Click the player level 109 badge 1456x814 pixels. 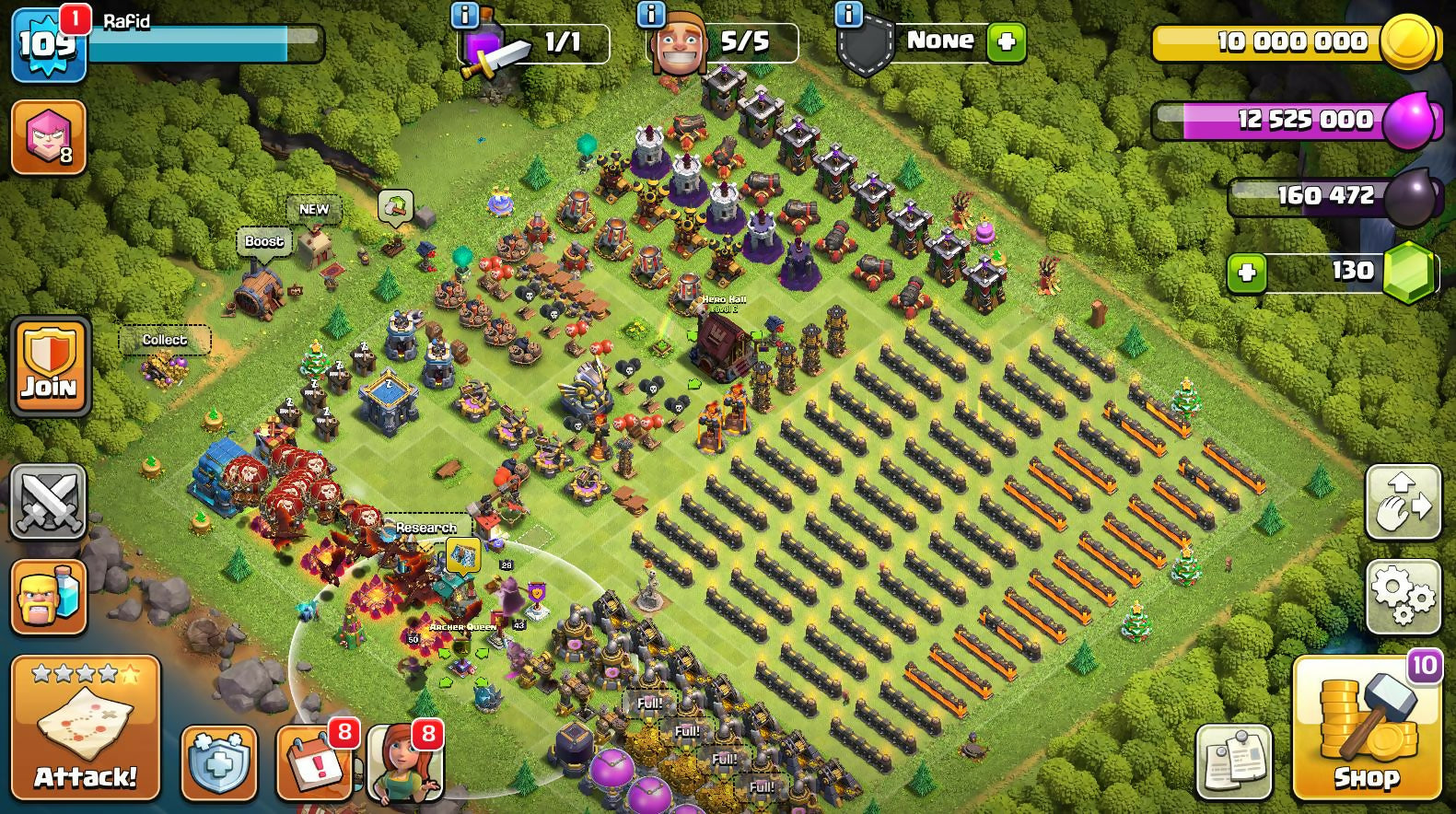pos(48,43)
